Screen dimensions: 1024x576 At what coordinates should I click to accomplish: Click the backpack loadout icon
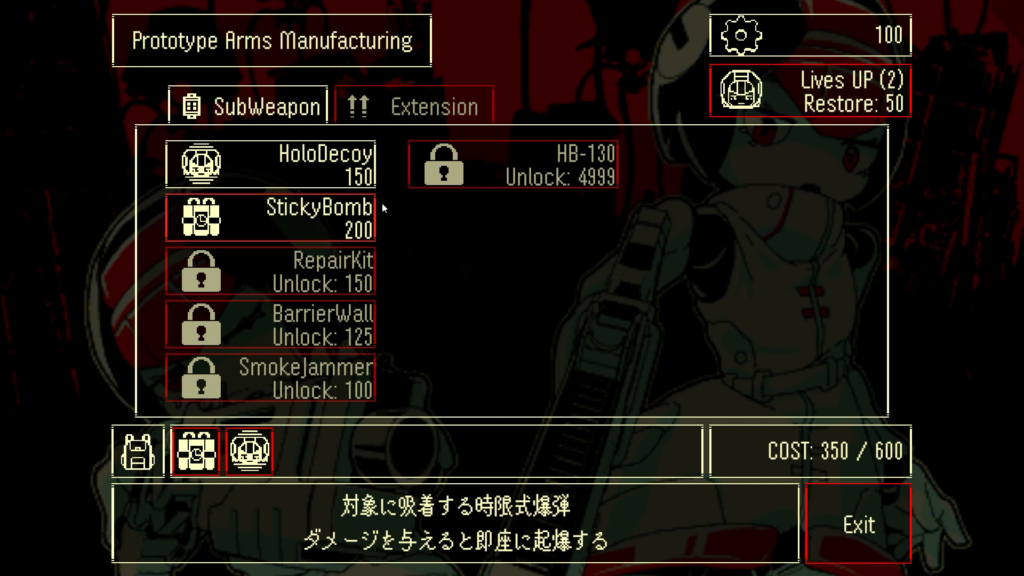pyautogui.click(x=136, y=451)
